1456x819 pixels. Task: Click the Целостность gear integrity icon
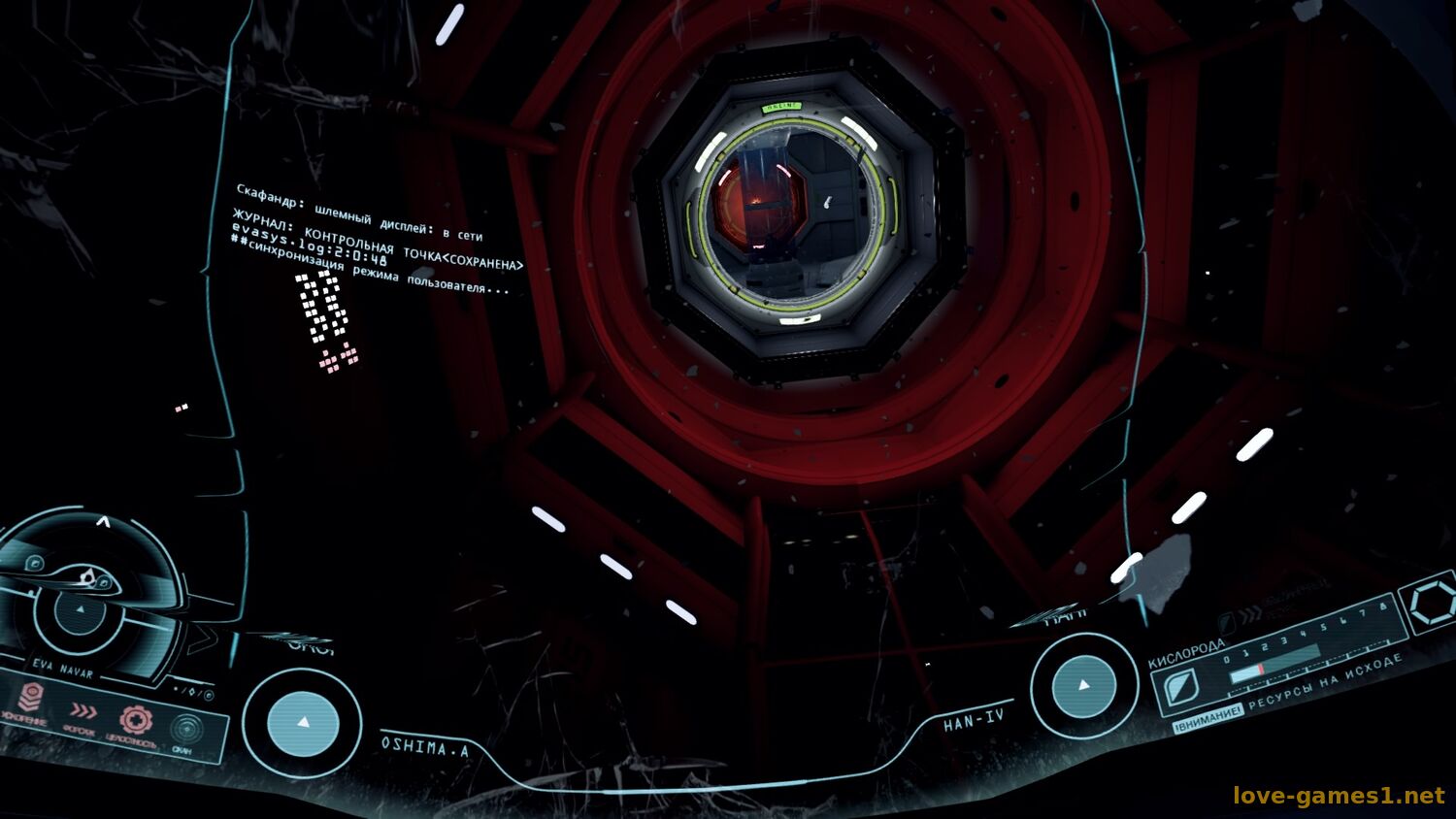(x=136, y=720)
